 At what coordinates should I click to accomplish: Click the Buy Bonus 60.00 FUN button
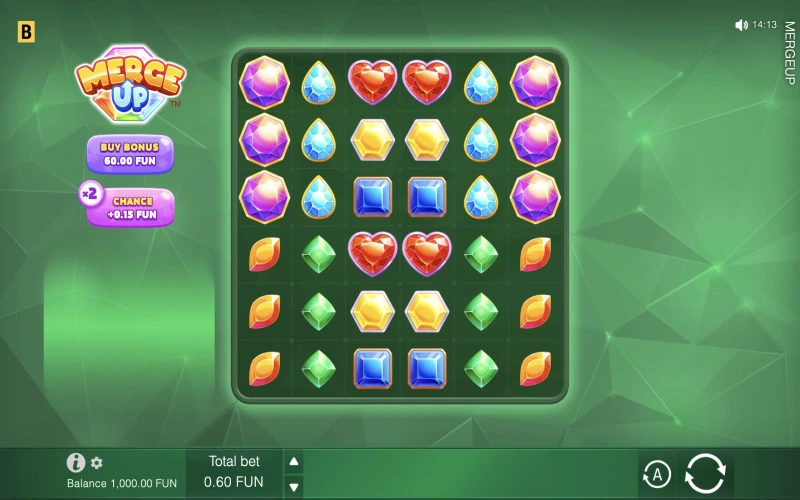click(129, 154)
